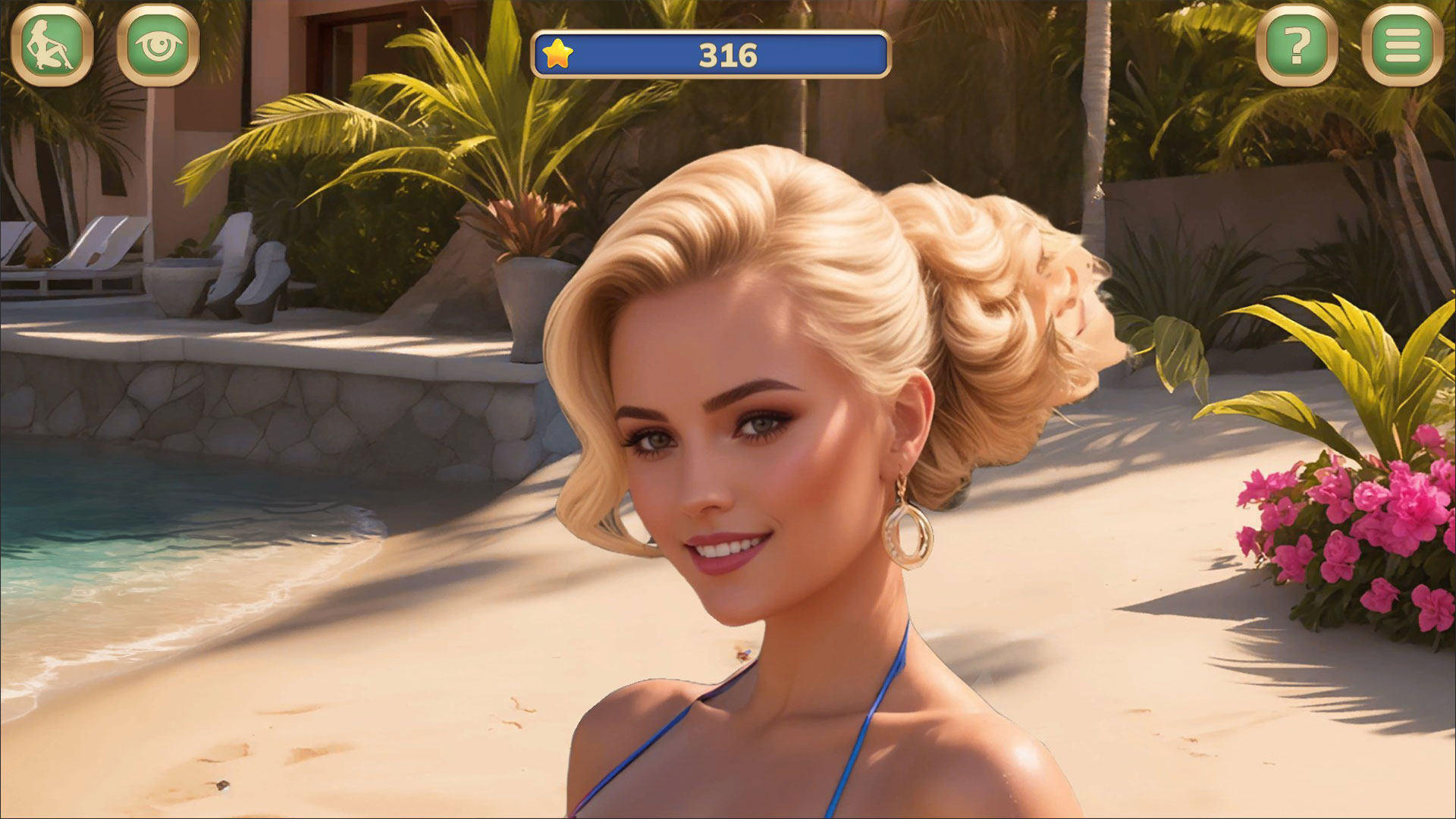Click the yellow star icon on the score bar
The width and height of the screenshot is (1456, 819).
[x=559, y=54]
